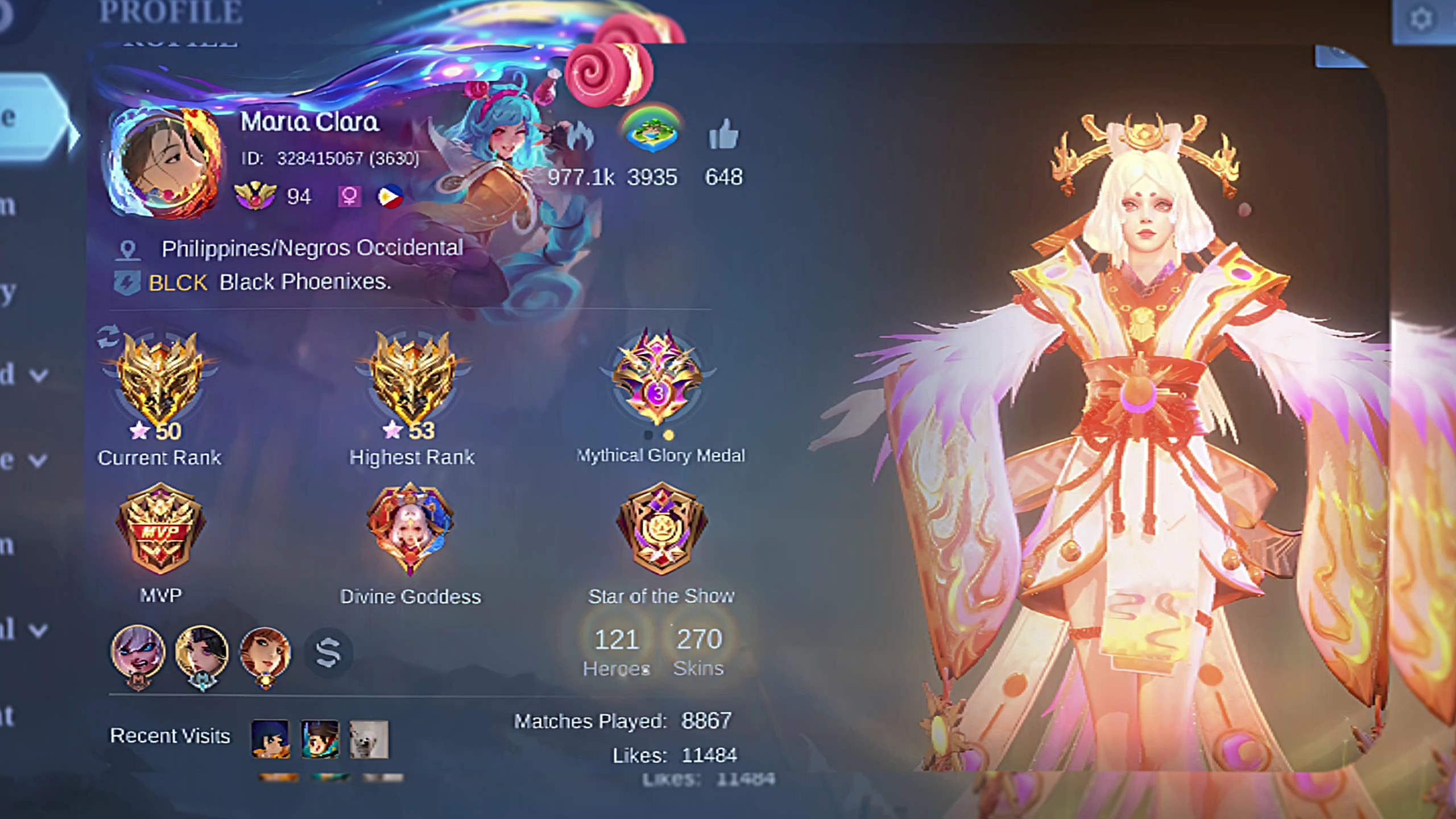The width and height of the screenshot is (1456, 819).
Task: Open the credit score crown level icon
Action: 255,196
